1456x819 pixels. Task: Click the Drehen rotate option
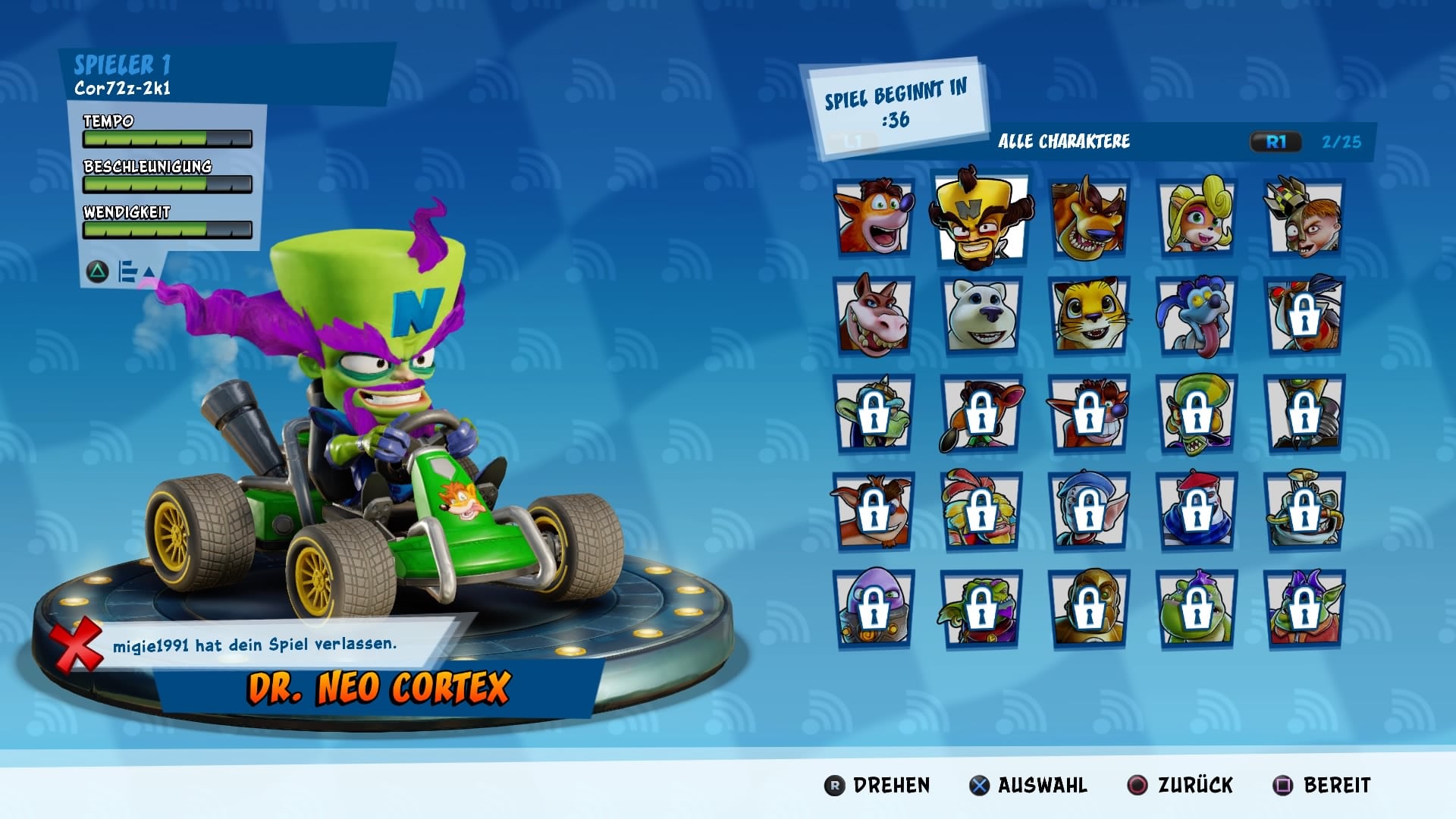point(877,786)
